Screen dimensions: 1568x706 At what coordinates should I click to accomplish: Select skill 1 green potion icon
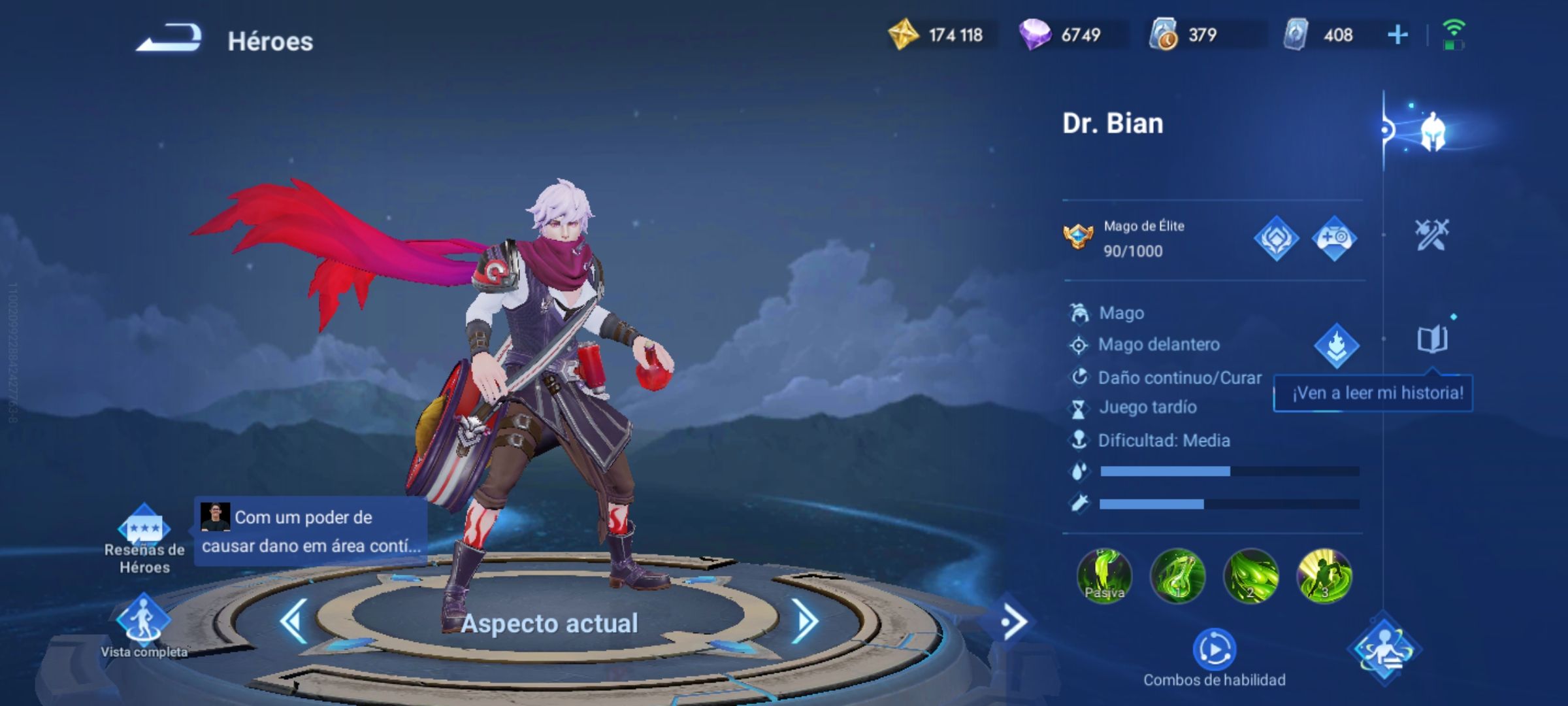[1177, 576]
